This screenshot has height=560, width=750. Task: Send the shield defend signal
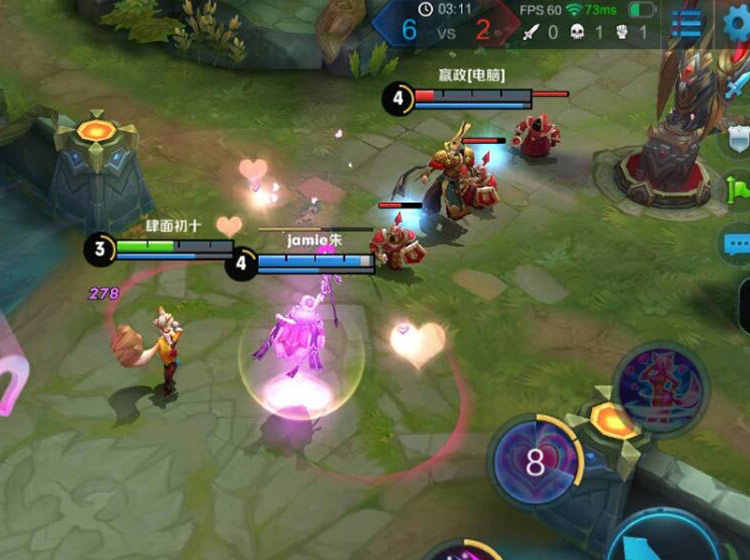click(x=738, y=138)
